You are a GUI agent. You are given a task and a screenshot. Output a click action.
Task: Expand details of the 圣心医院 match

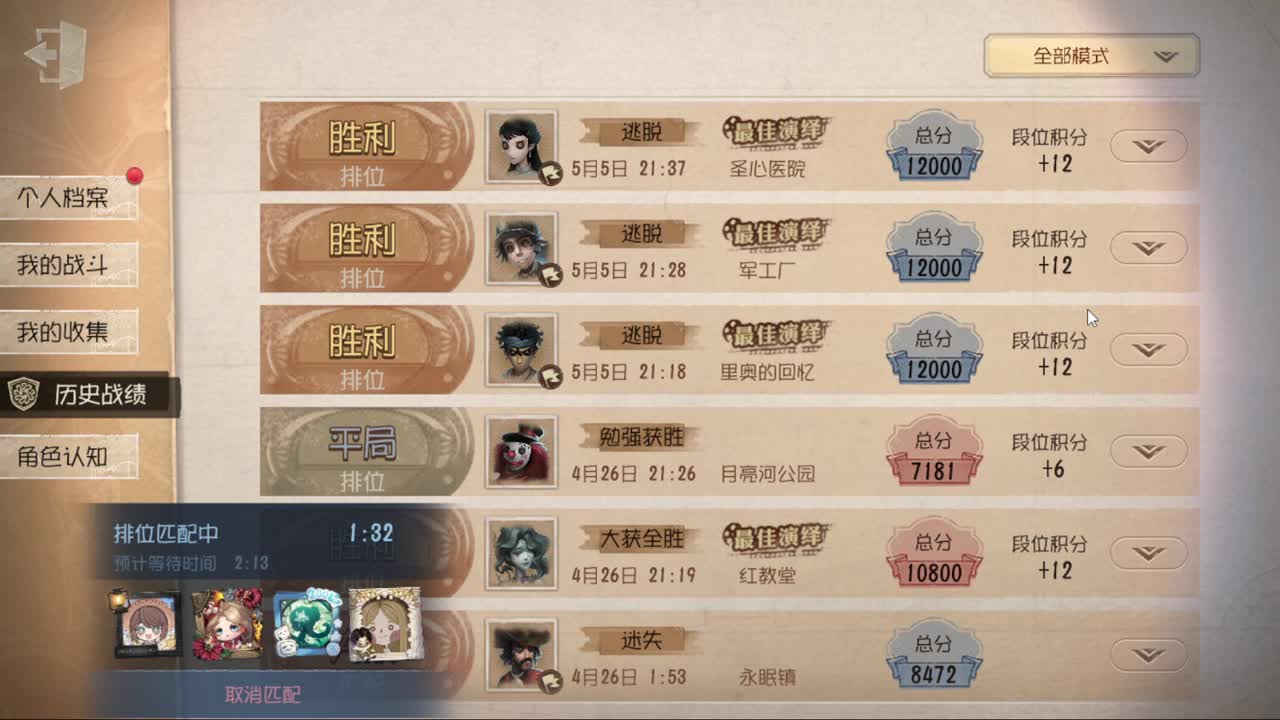(1148, 146)
